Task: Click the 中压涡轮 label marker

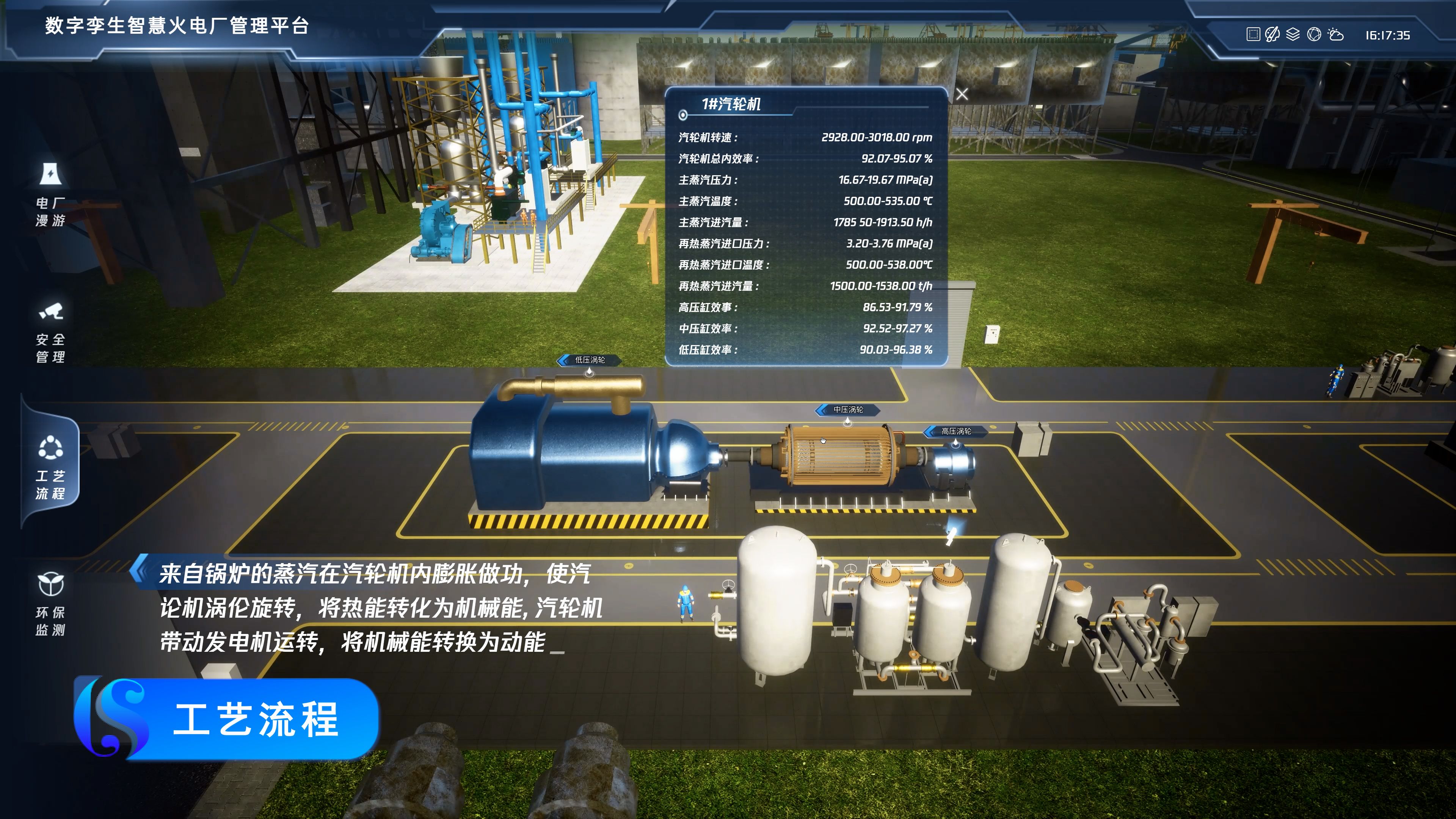Action: pyautogui.click(x=848, y=410)
